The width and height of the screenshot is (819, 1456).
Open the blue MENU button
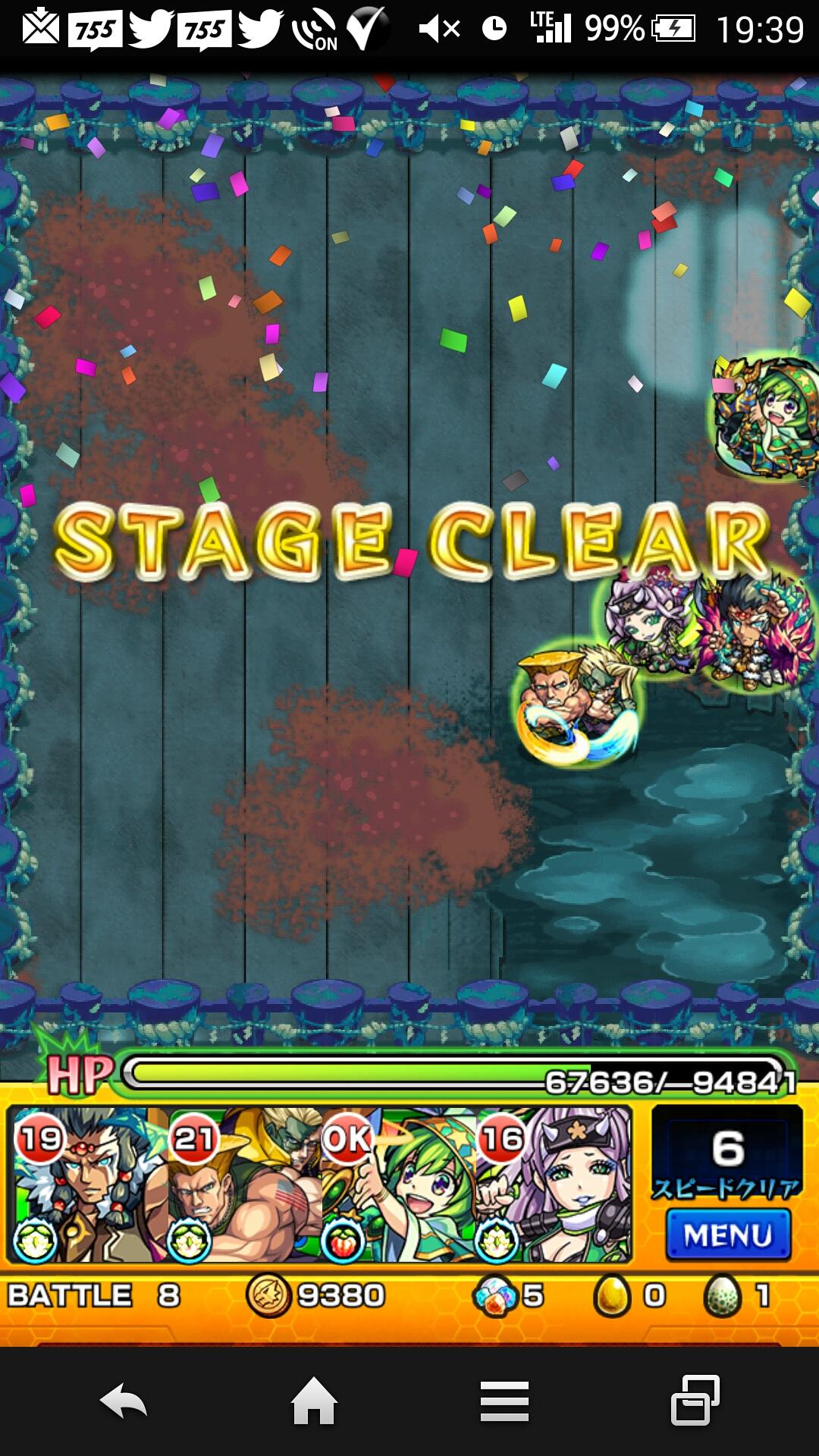tap(728, 1235)
